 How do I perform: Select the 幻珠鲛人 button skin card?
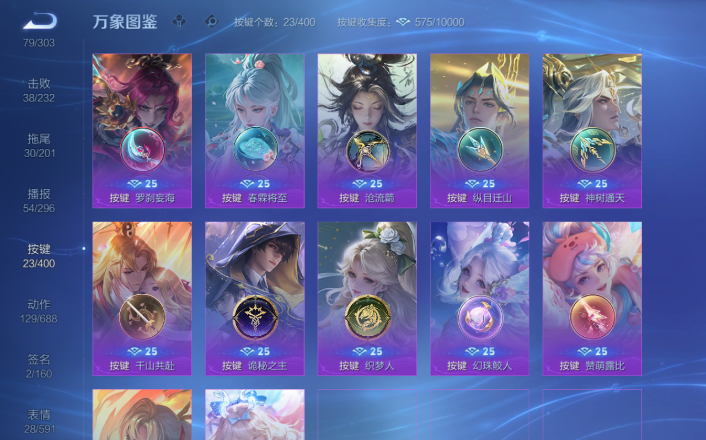pos(480,298)
